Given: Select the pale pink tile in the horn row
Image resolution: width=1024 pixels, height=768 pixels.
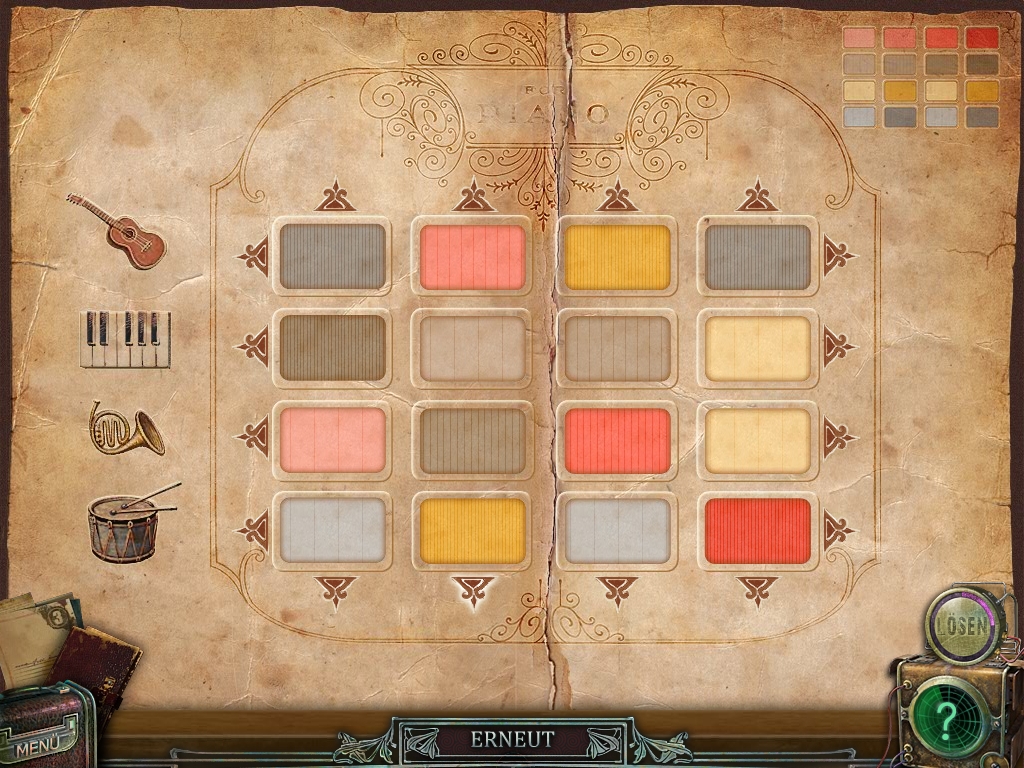Looking at the screenshot, I should coord(332,440).
